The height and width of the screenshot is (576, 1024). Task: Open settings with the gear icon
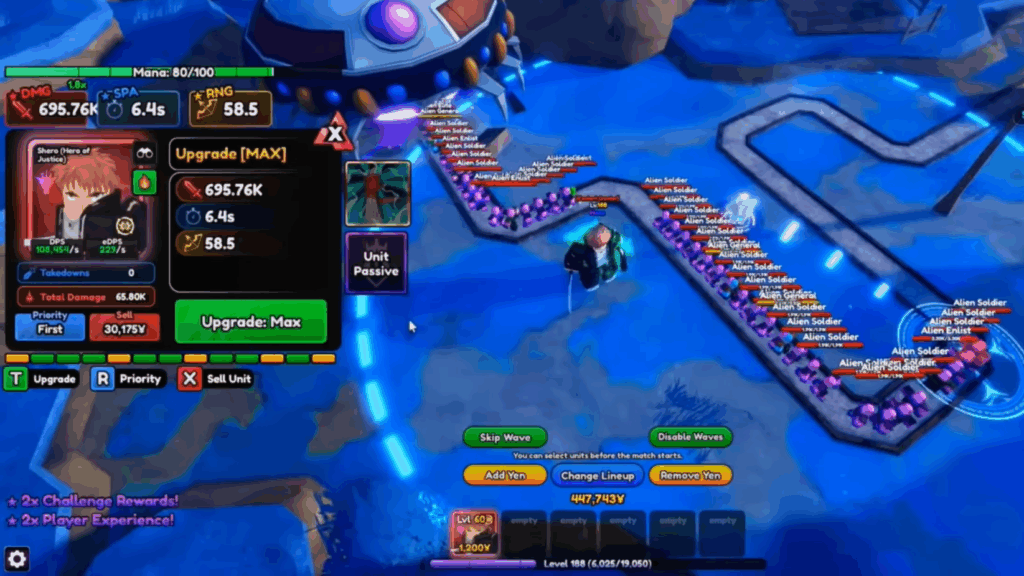(17, 558)
